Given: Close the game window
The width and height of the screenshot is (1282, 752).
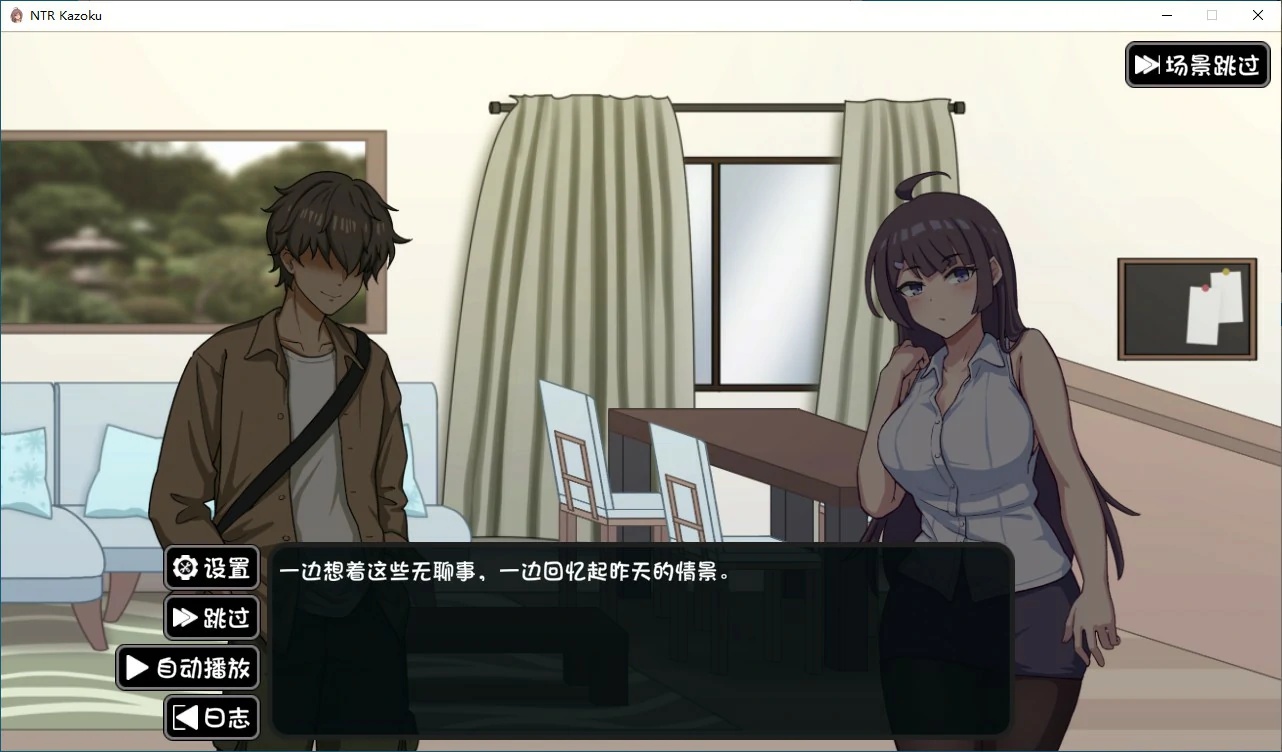Looking at the screenshot, I should [x=1257, y=15].
